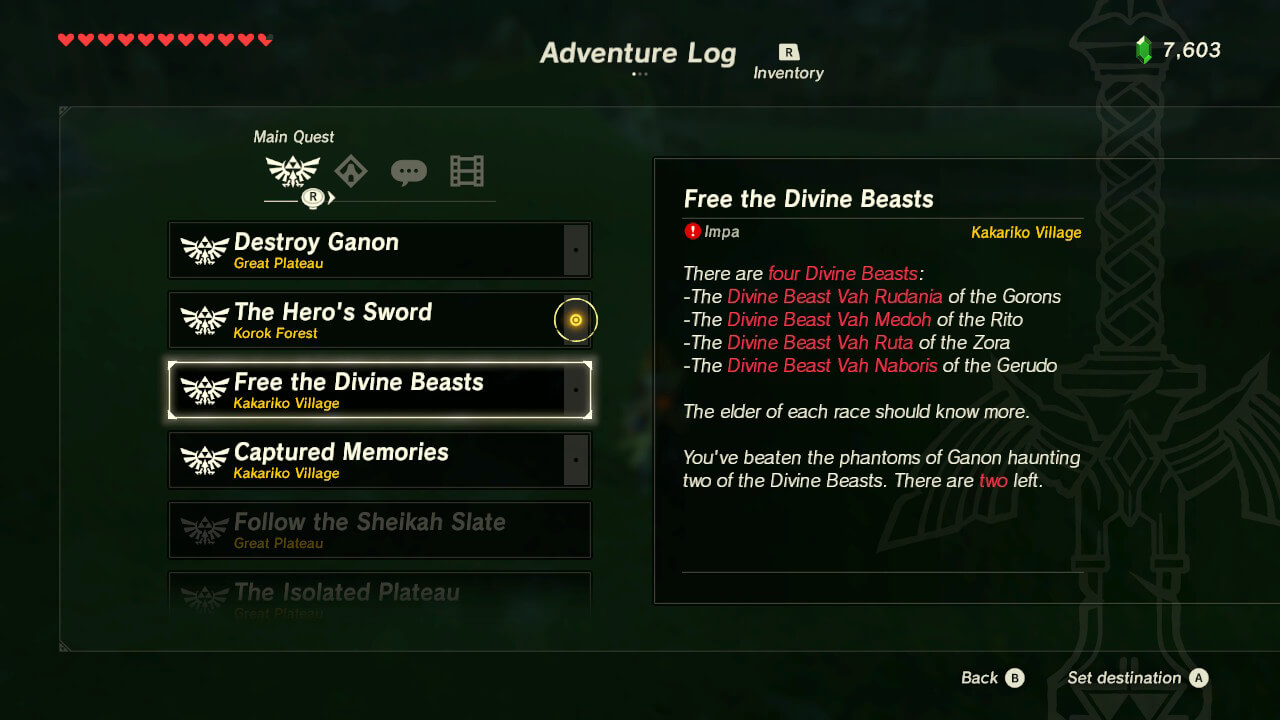Click the Triforce crest on Destroy Ganon

point(205,249)
